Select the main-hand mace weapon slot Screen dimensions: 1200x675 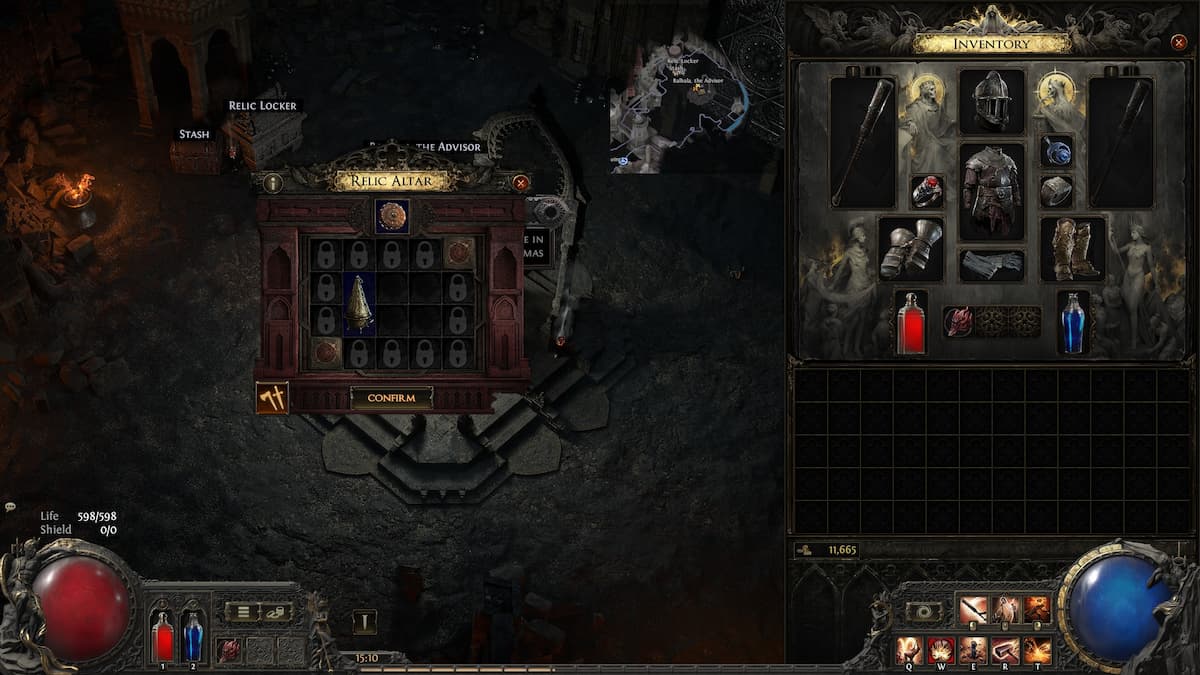[863, 141]
